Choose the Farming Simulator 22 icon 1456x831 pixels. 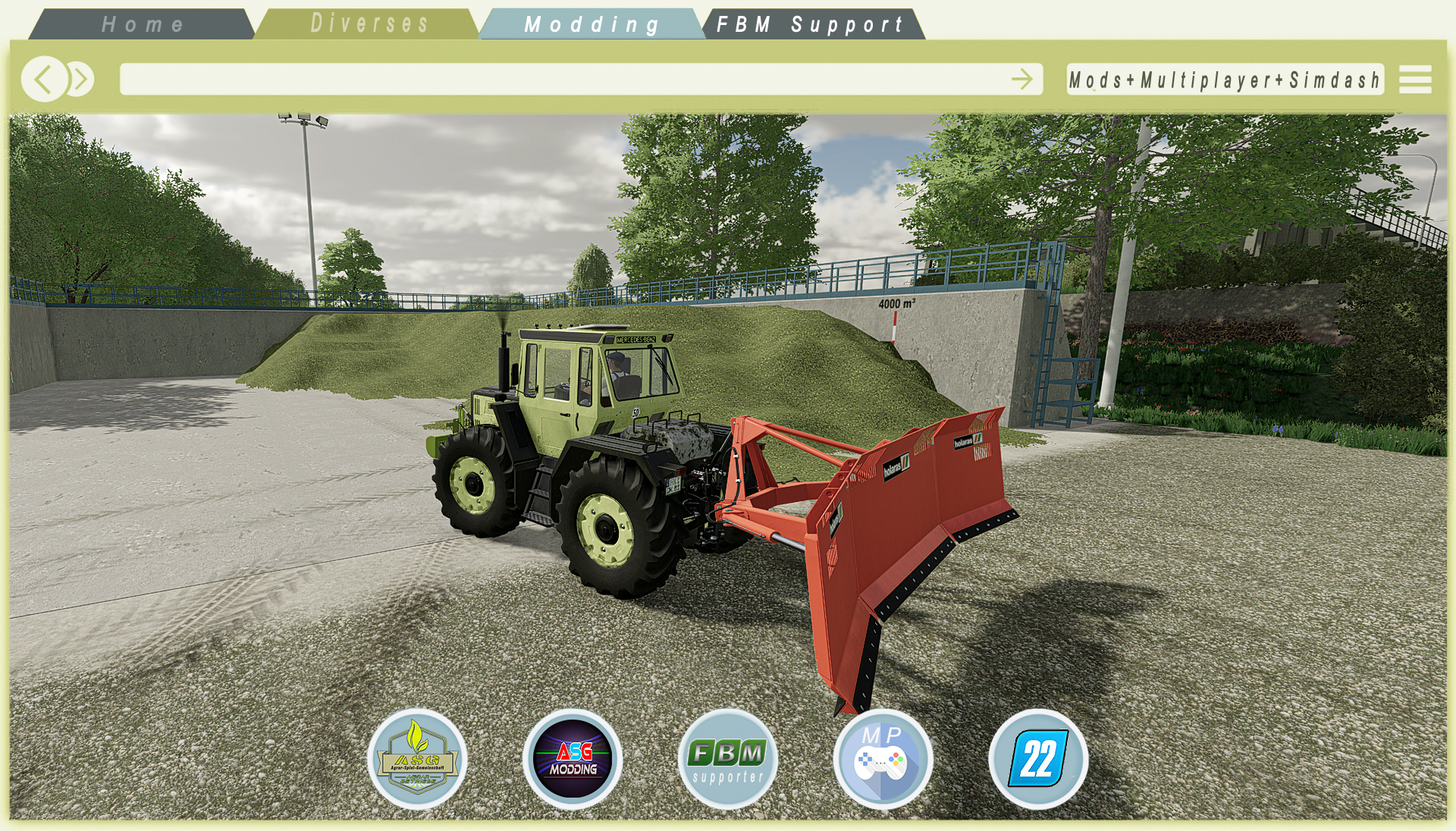[1038, 759]
